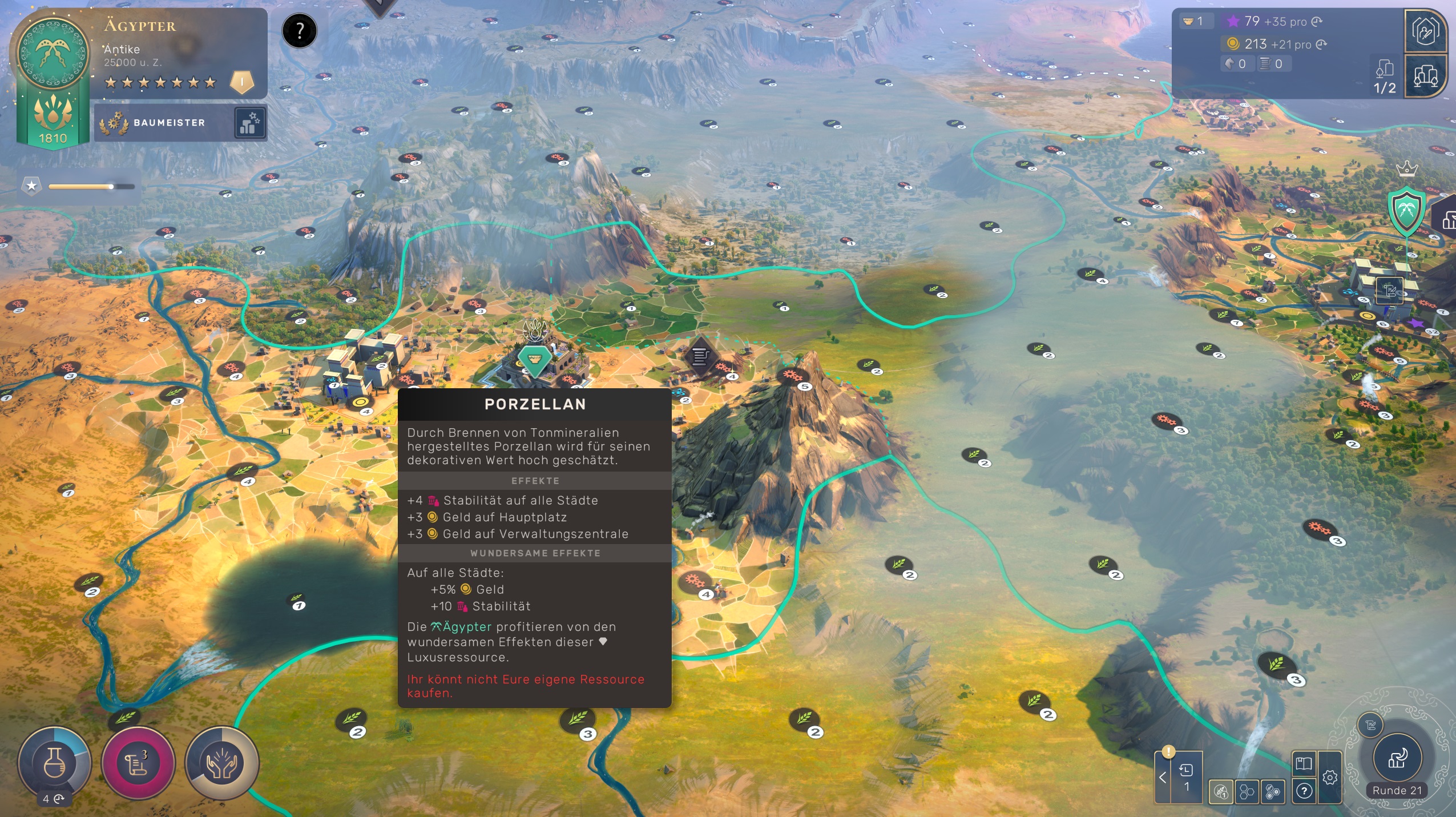This screenshot has width=1456, height=817.
Task: Toggle the three-hexagon grid overlay
Action: [x=1247, y=792]
